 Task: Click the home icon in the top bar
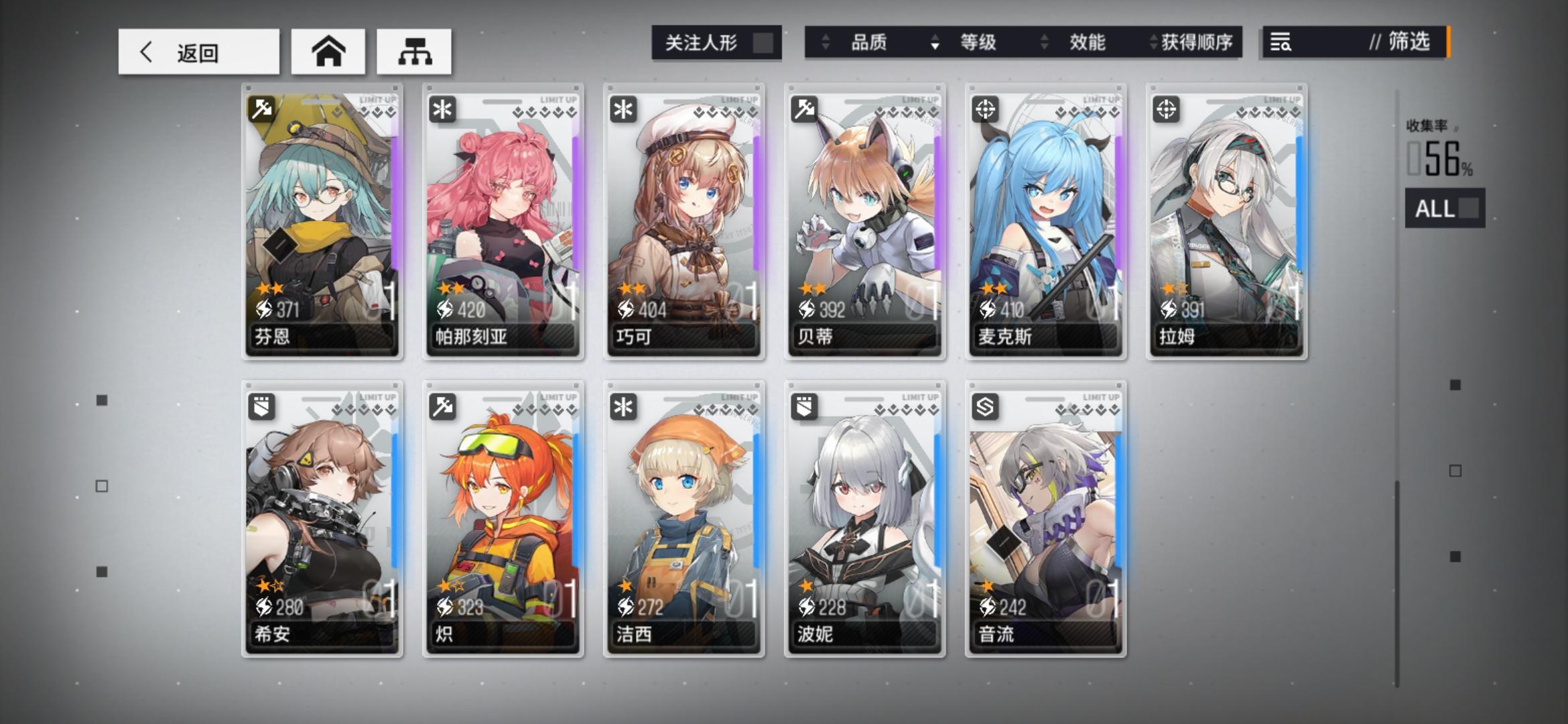(328, 51)
